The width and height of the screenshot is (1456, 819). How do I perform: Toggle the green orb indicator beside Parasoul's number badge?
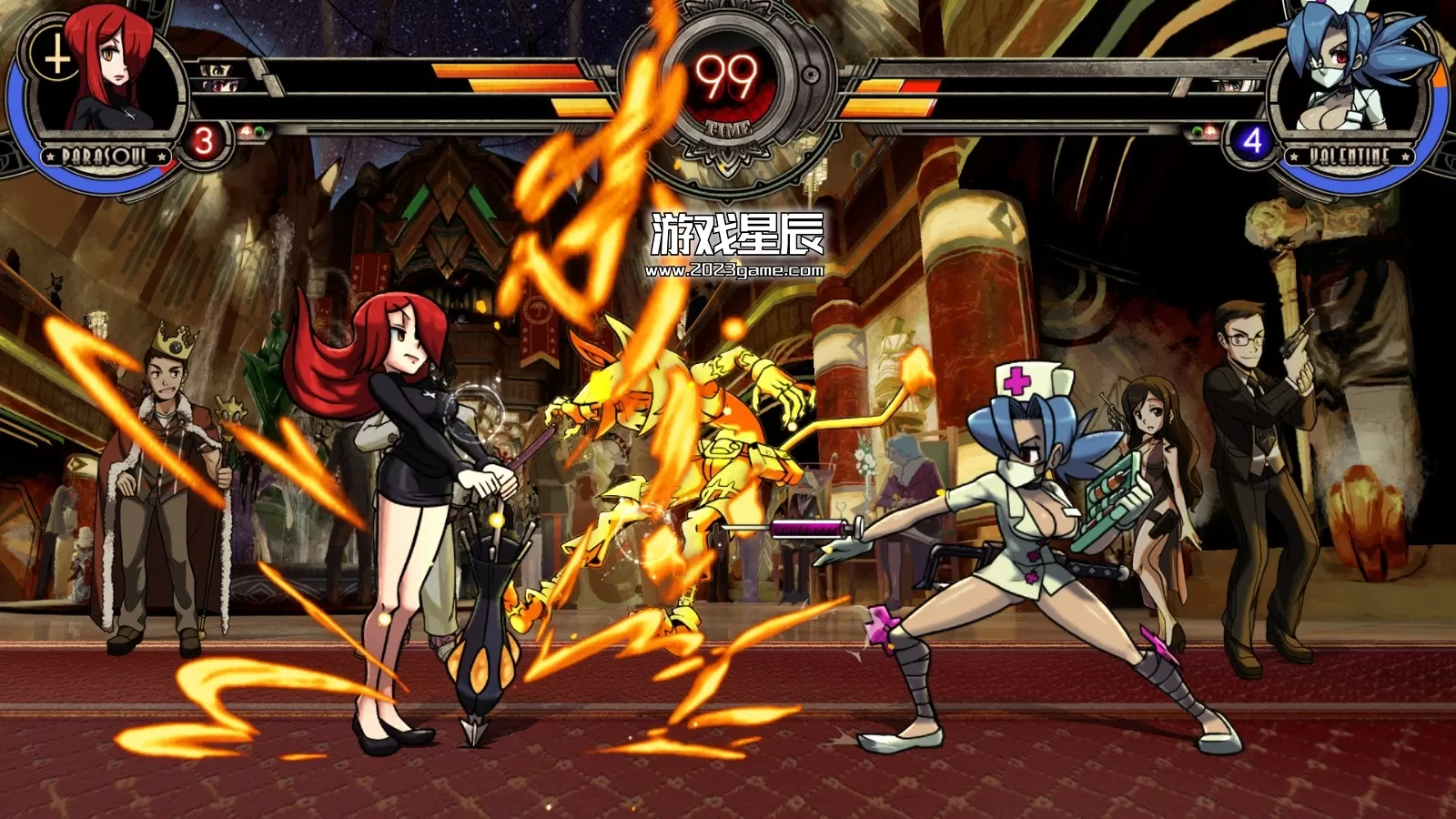coord(259,131)
